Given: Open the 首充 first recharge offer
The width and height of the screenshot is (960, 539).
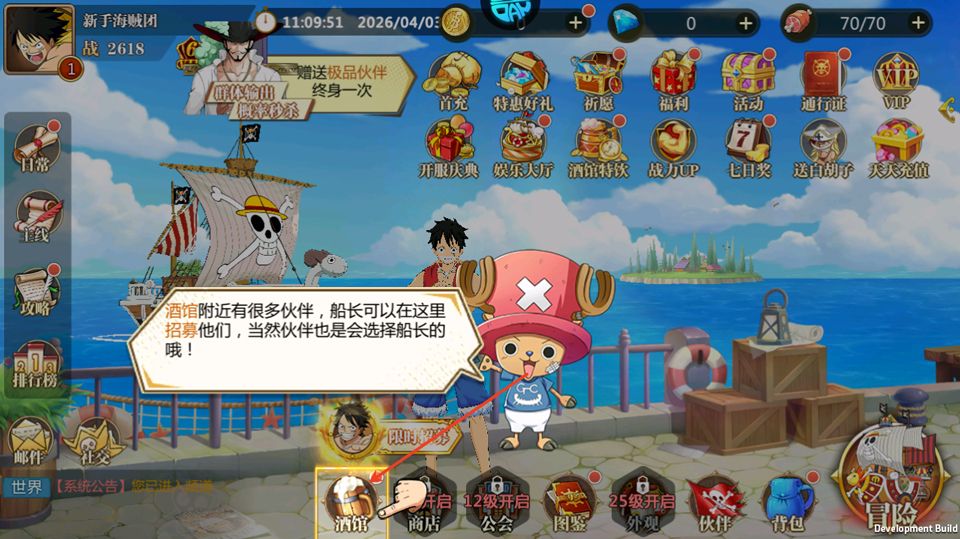Looking at the screenshot, I should point(452,78).
